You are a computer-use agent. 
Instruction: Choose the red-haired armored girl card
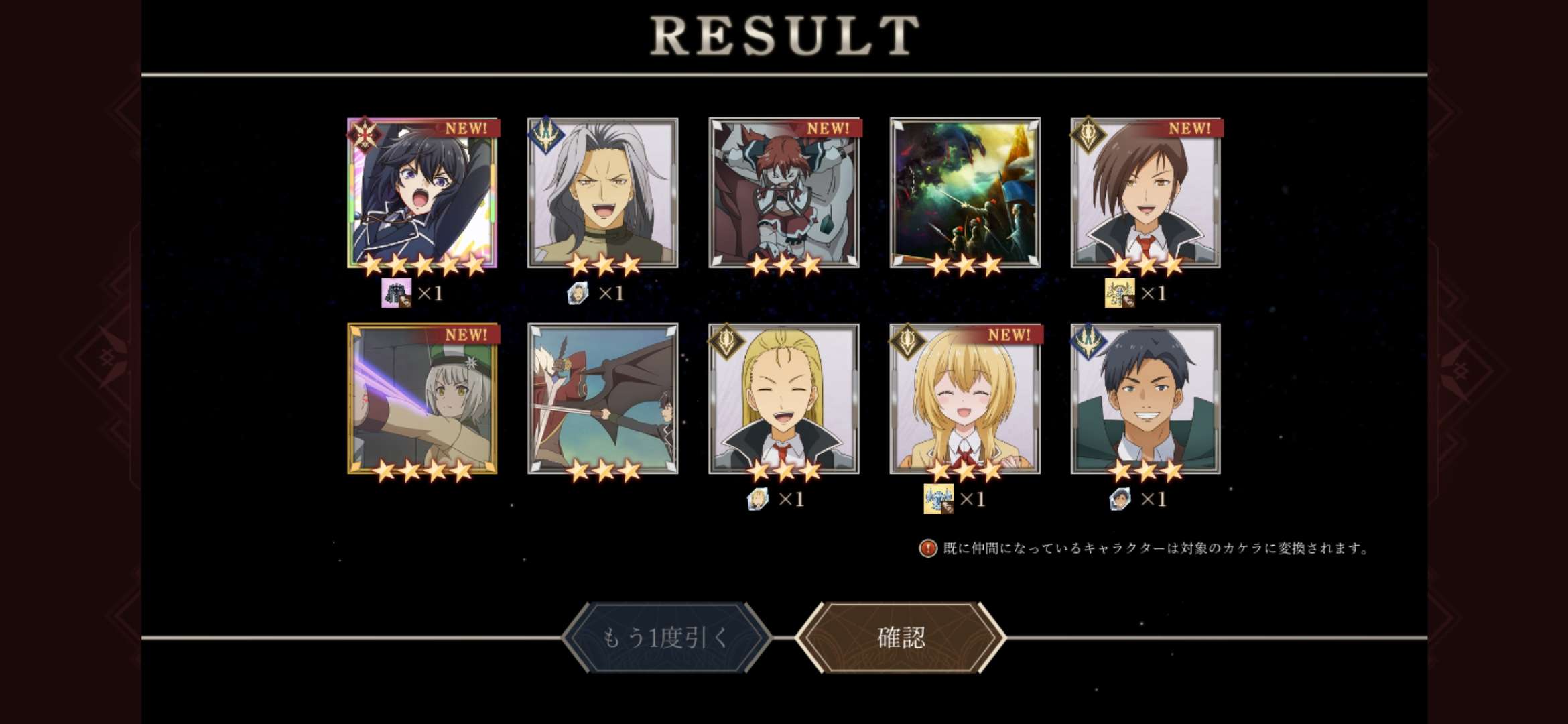(784, 193)
